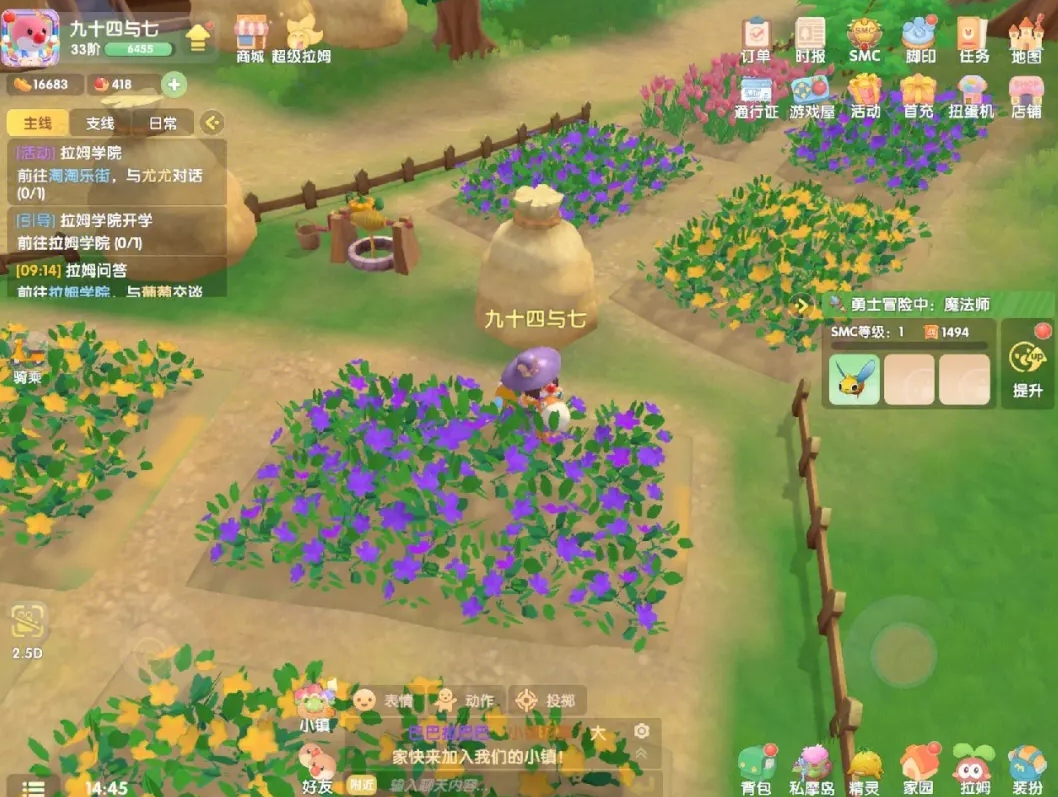Toggle the 2.5D camera view
This screenshot has height=797, width=1058.
[x=27, y=630]
